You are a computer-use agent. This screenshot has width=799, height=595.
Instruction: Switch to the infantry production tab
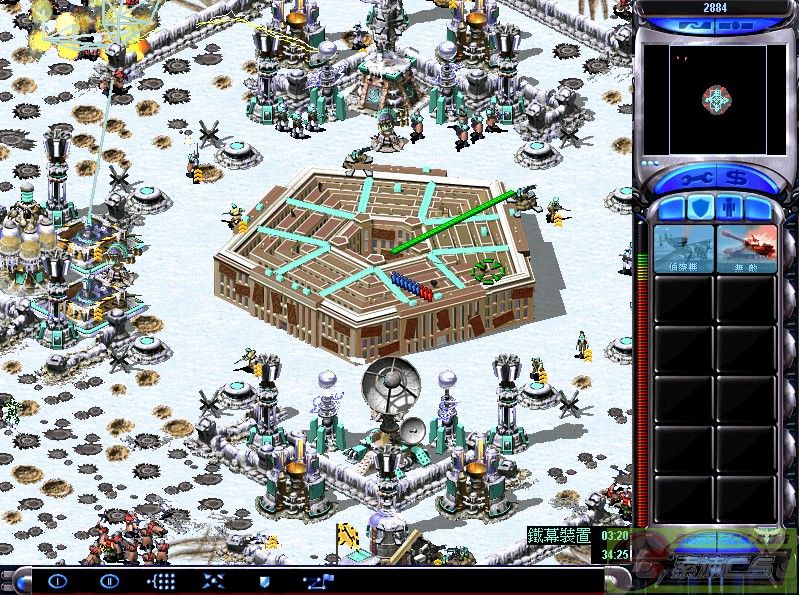pos(730,208)
